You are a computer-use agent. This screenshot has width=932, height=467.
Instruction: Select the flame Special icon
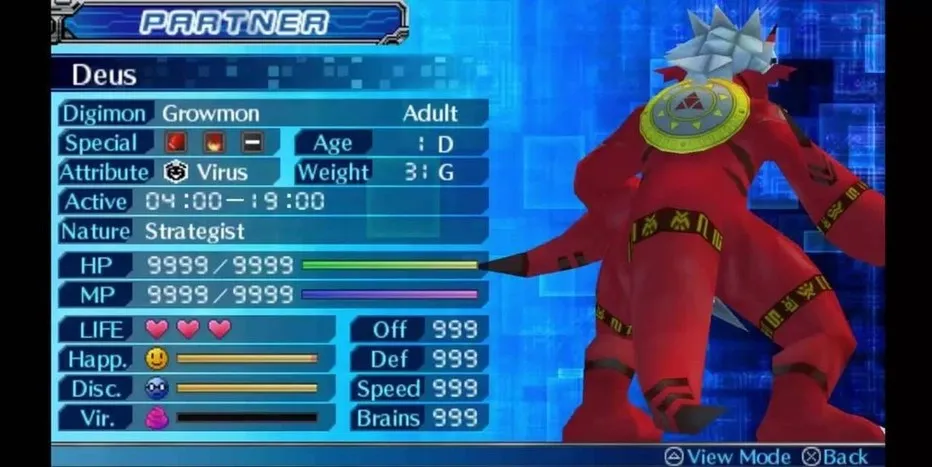pyautogui.click(x=213, y=142)
